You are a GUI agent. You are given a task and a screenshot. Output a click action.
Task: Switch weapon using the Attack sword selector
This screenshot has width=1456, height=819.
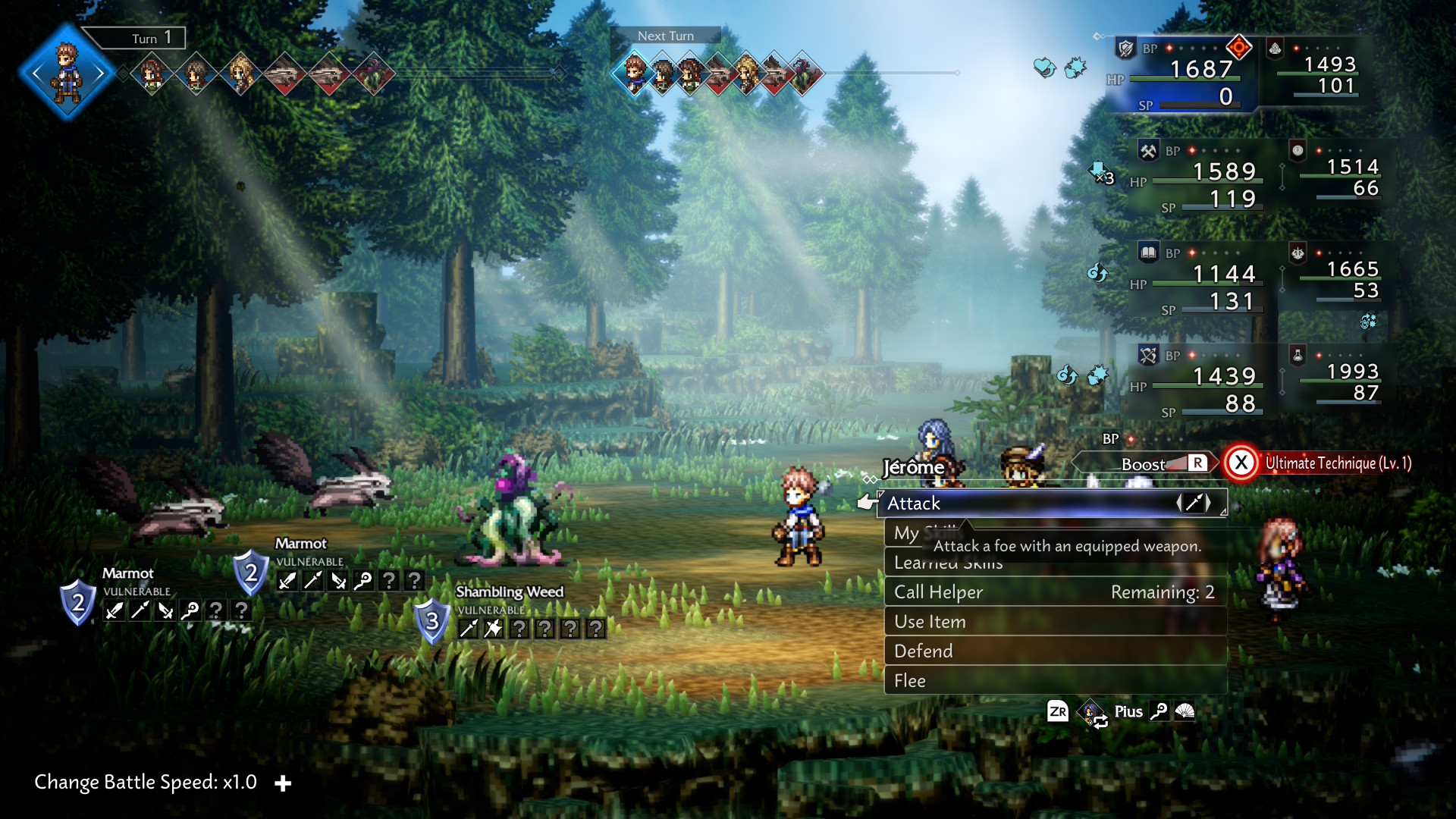coord(1193,503)
